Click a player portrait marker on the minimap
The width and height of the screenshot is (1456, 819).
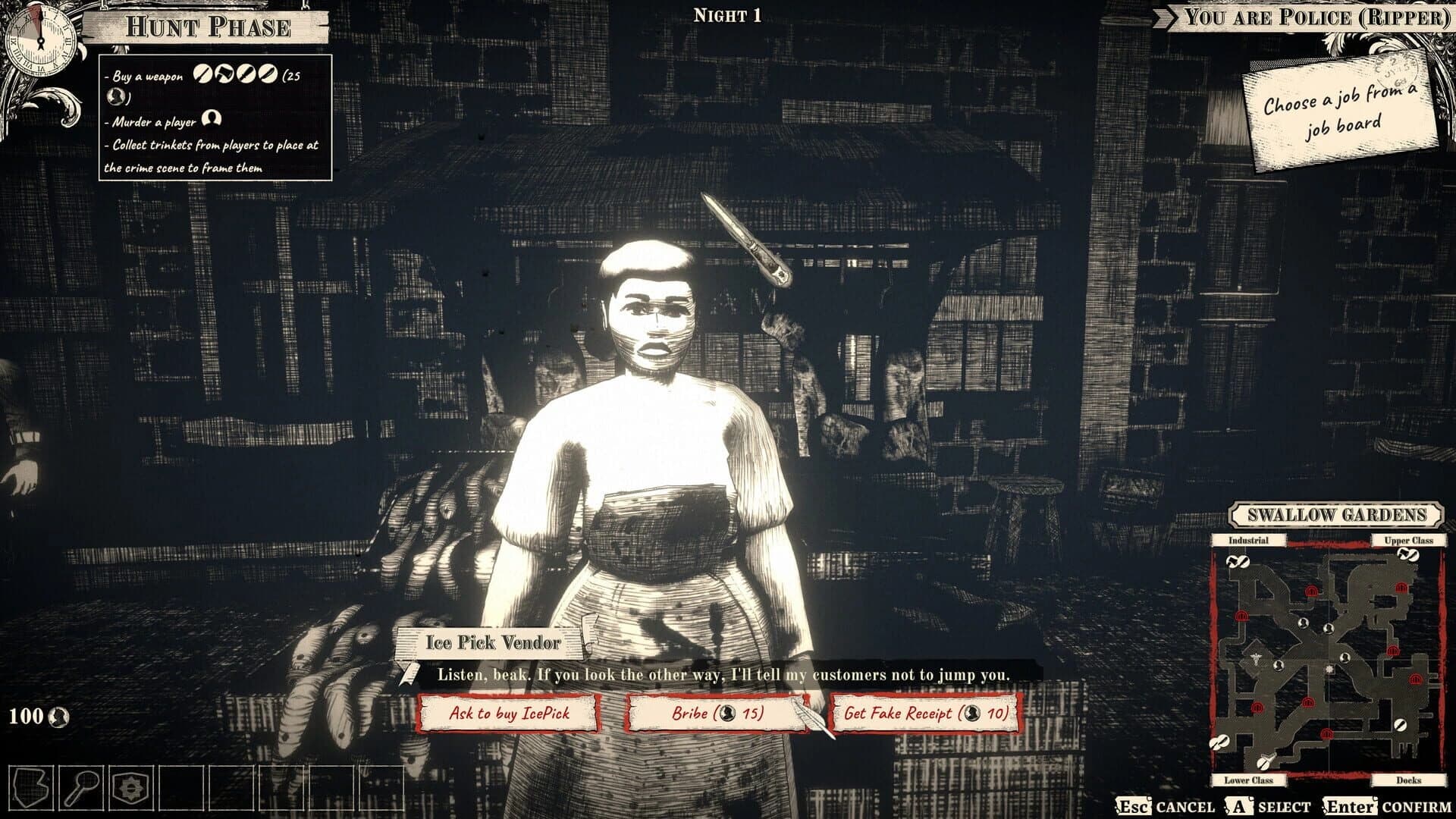tap(1303, 623)
